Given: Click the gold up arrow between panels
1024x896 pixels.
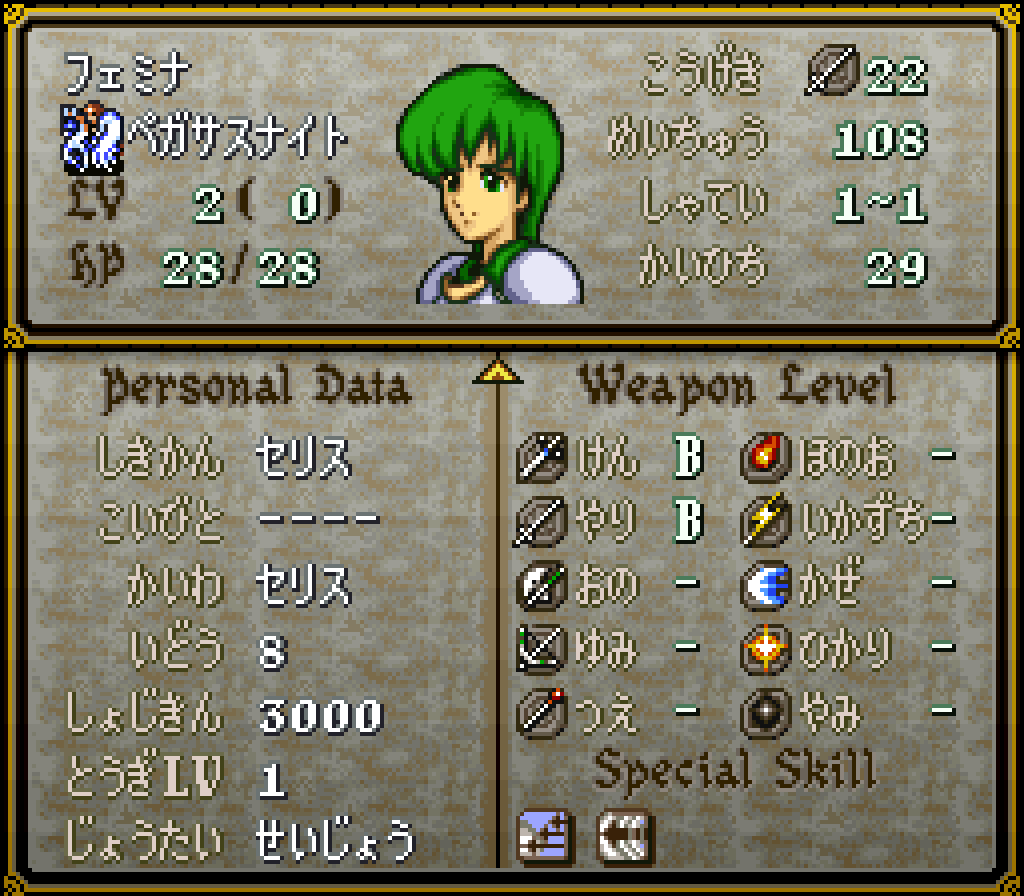Looking at the screenshot, I should [x=497, y=372].
